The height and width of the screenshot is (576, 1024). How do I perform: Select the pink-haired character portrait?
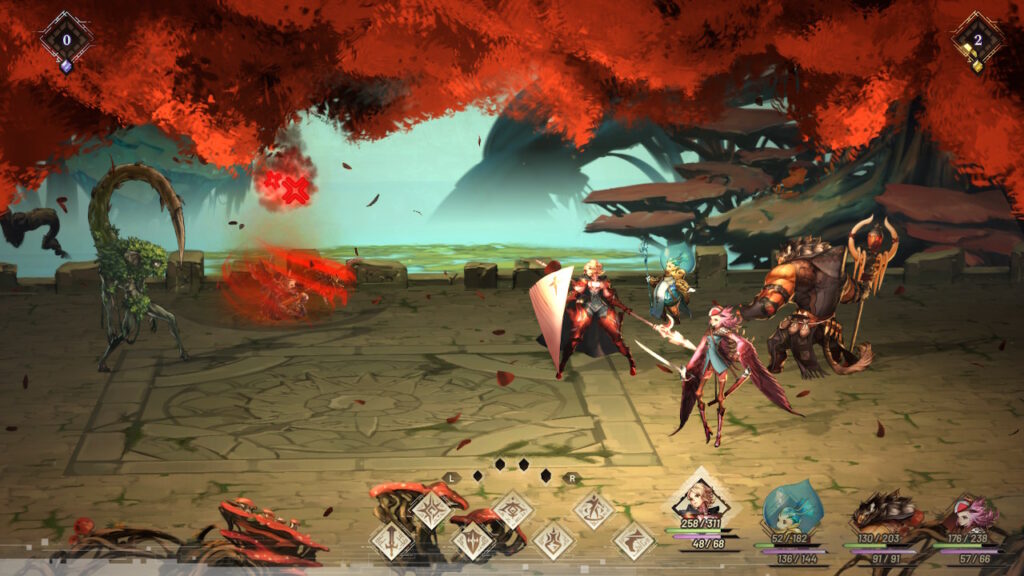(968, 514)
